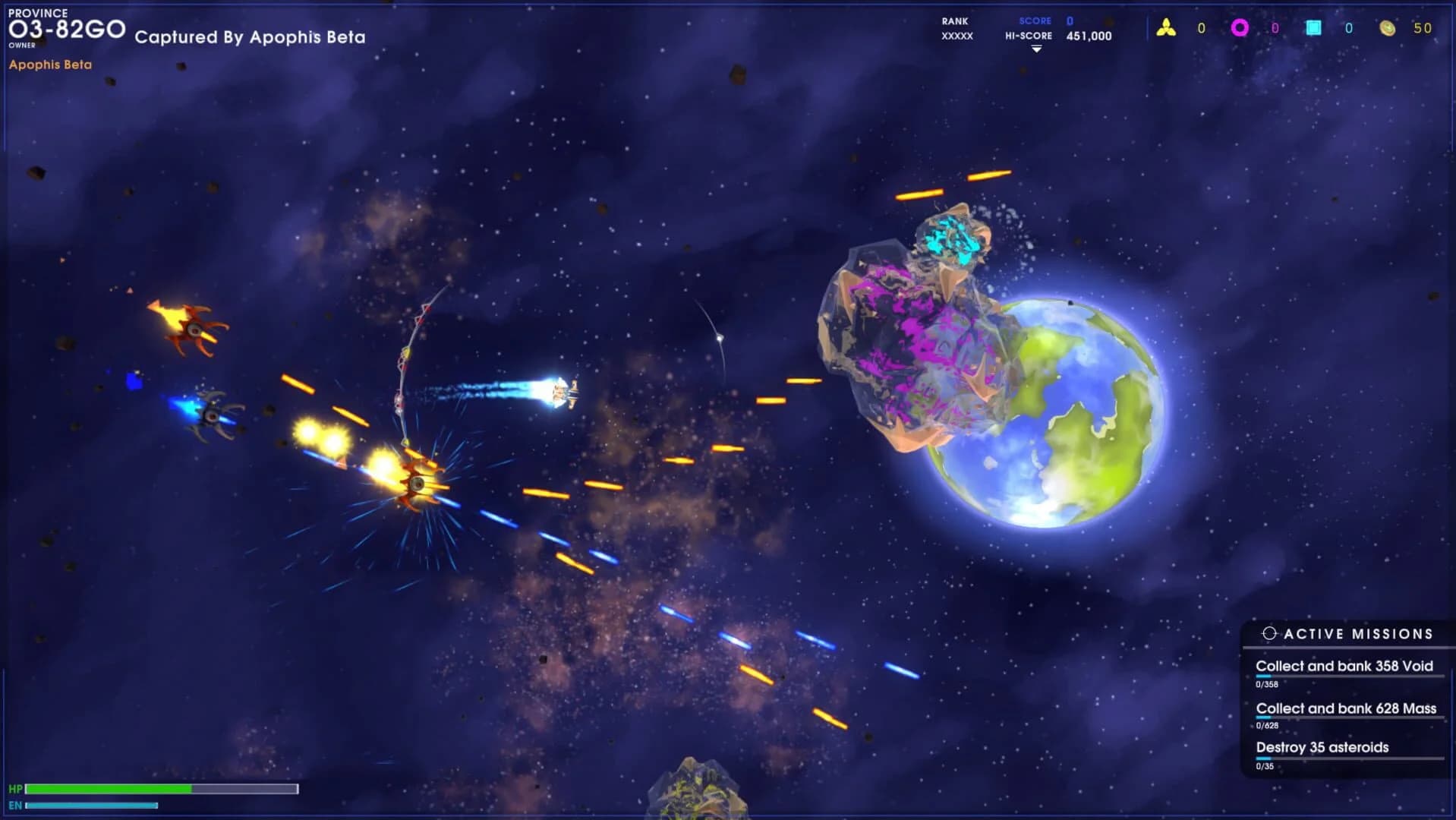Viewport: 1456px width, 820px height.
Task: Select the Apophis Beta owner name
Action: tap(49, 65)
